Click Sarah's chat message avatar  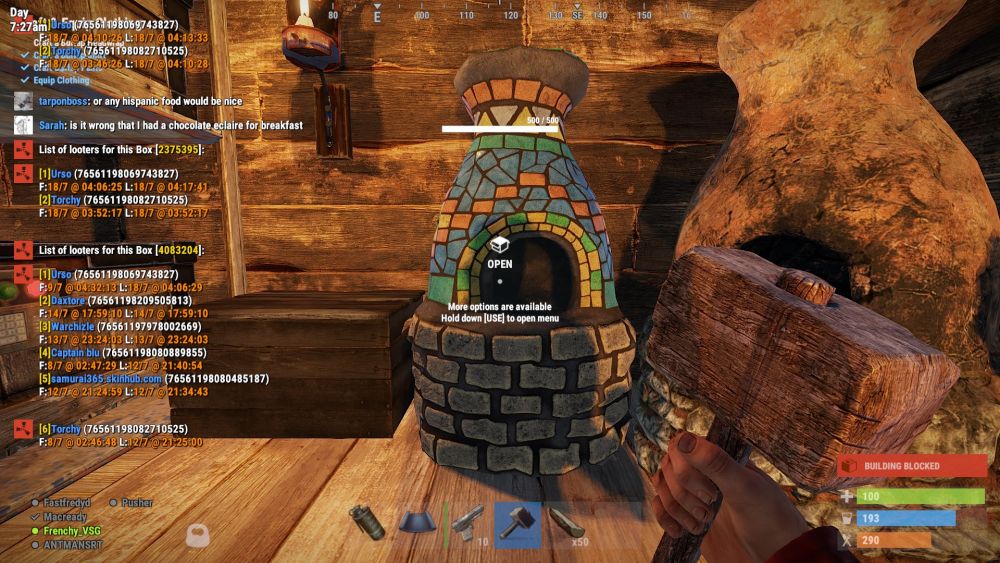click(24, 125)
